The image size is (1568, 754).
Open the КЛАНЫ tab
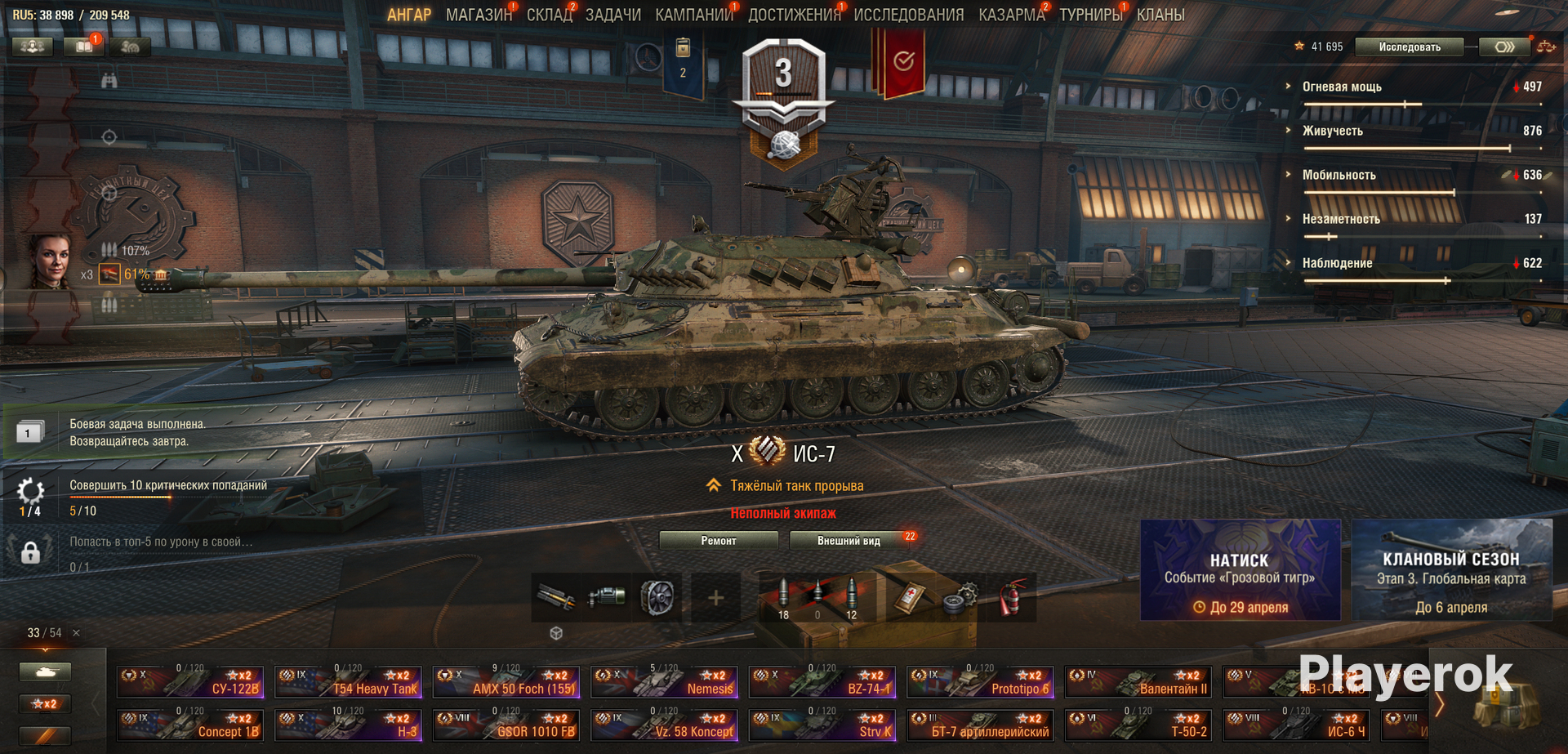coord(1160,15)
